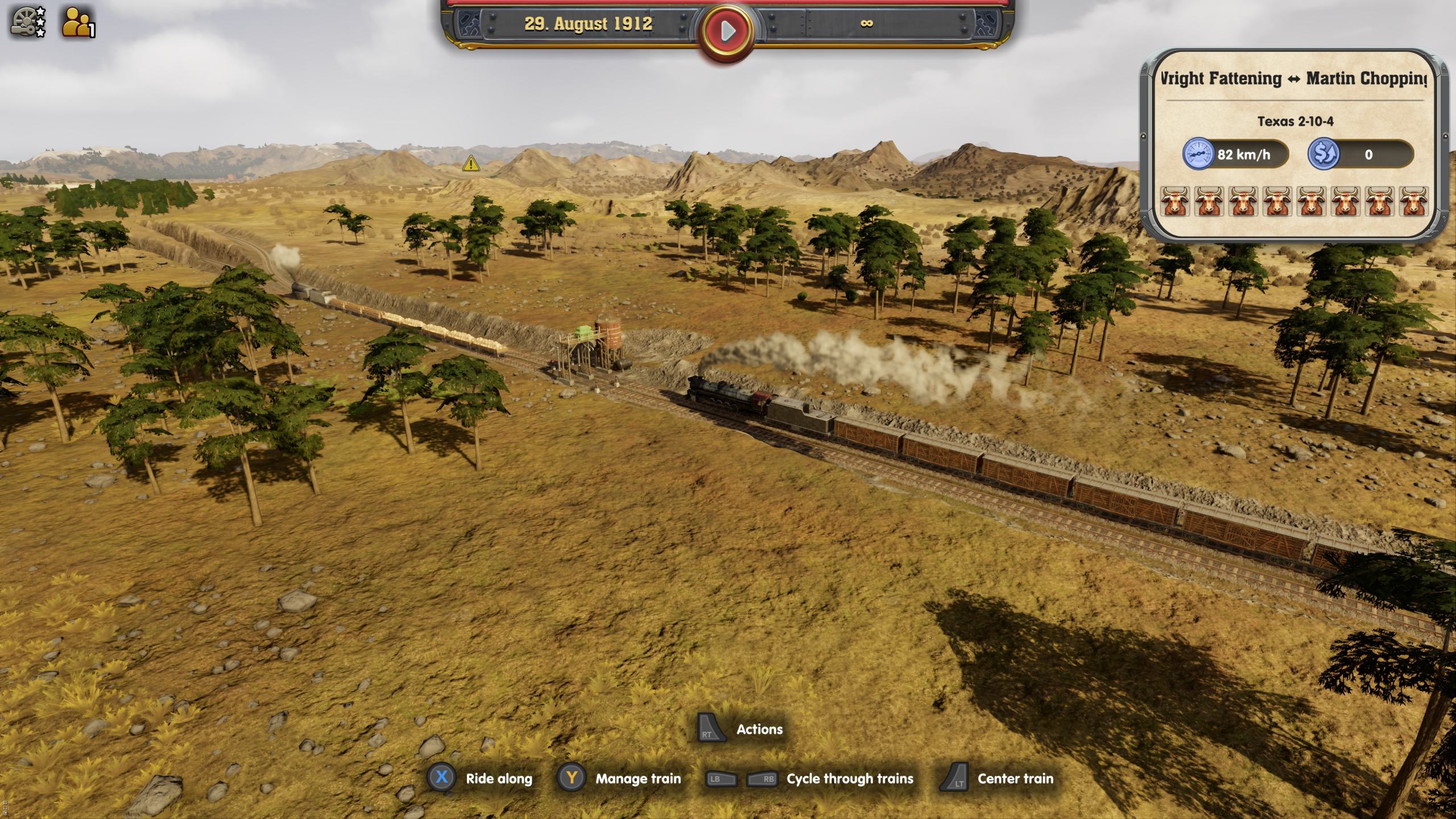
Task: Open Manage train
Action: (637, 779)
